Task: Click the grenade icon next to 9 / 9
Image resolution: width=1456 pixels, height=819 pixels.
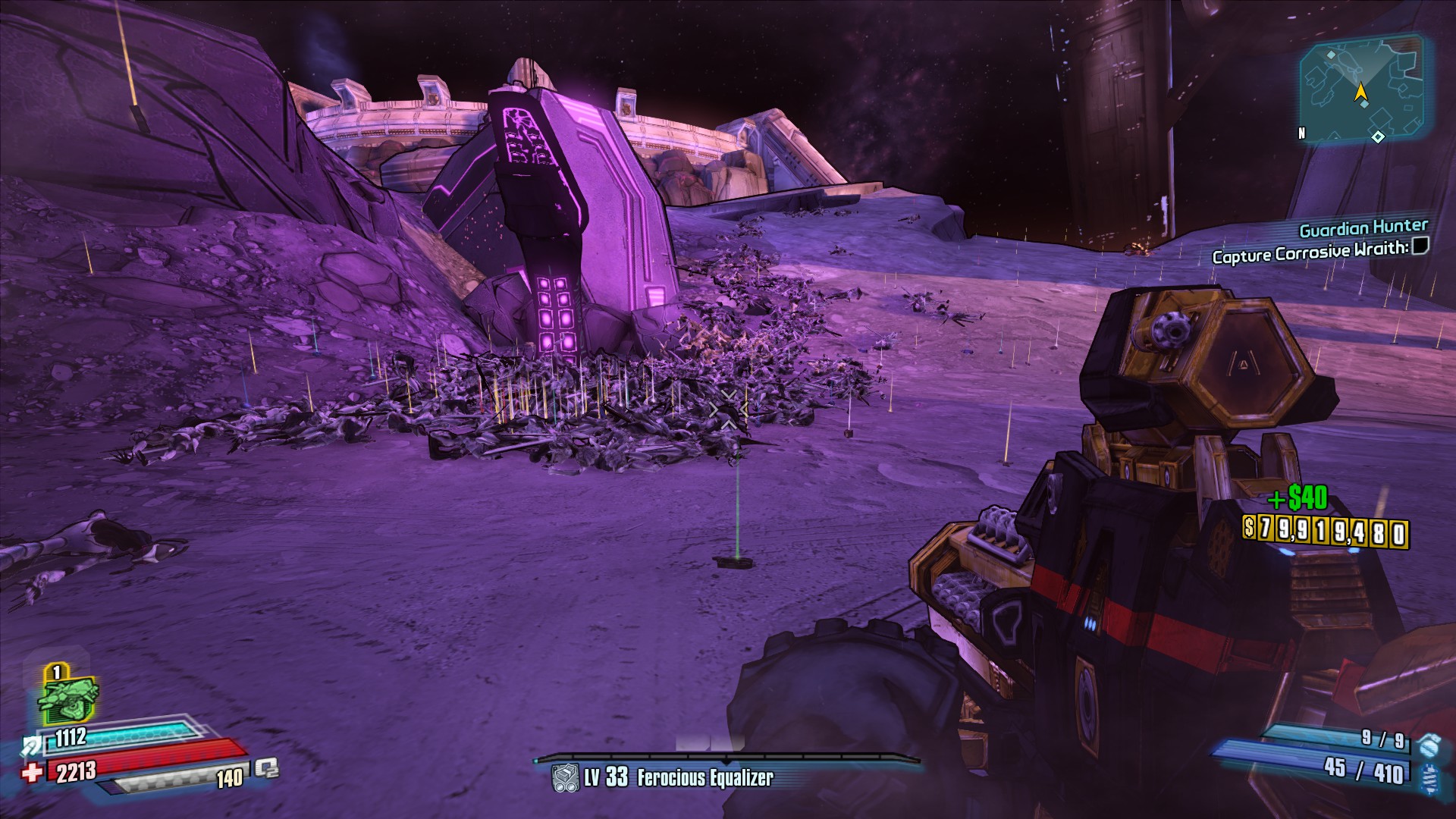Action: [1428, 744]
